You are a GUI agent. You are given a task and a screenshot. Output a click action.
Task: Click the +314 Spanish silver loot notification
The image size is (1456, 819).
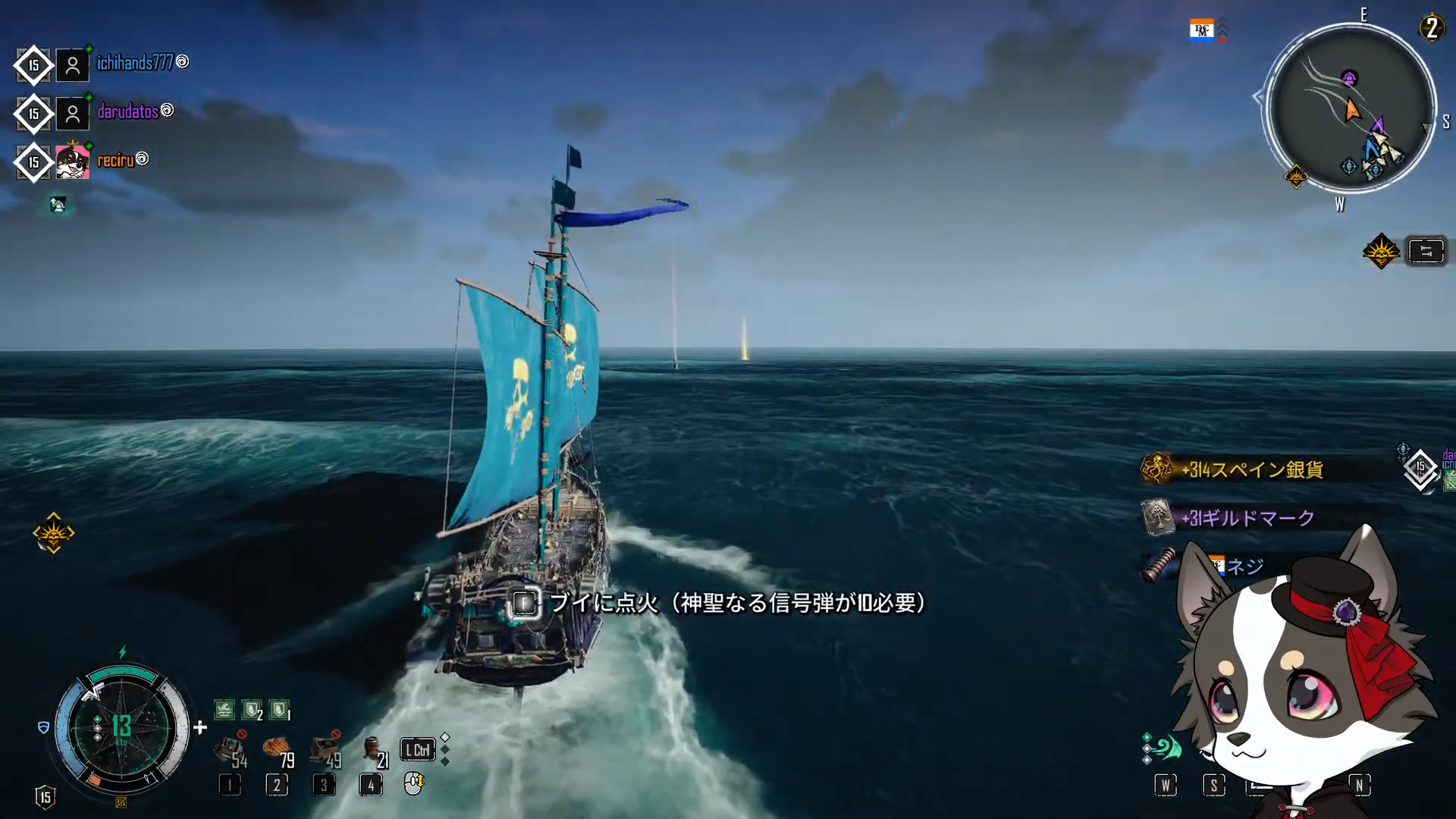pyautogui.click(x=1251, y=470)
